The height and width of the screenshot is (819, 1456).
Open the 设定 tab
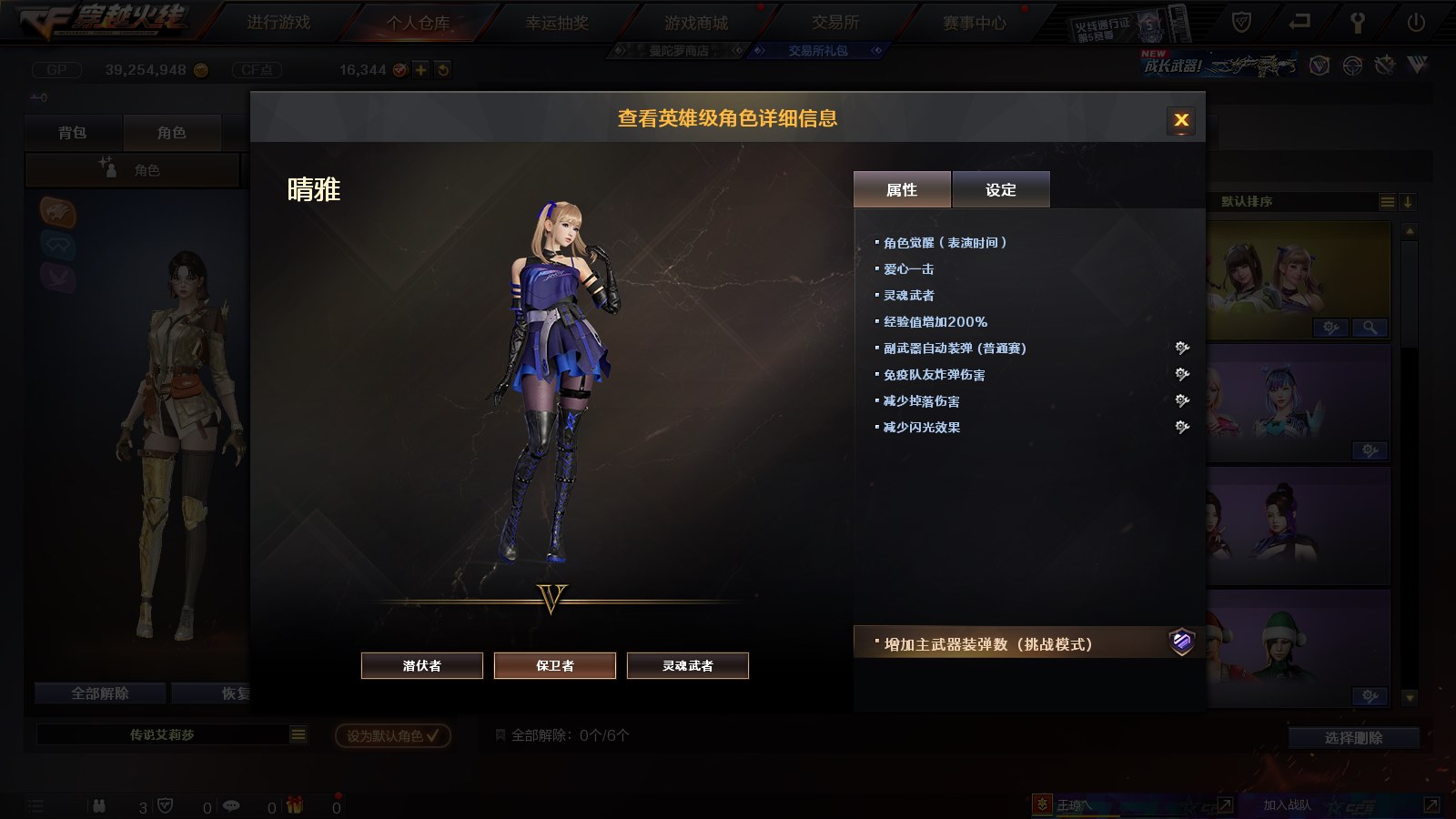coord(1001,189)
